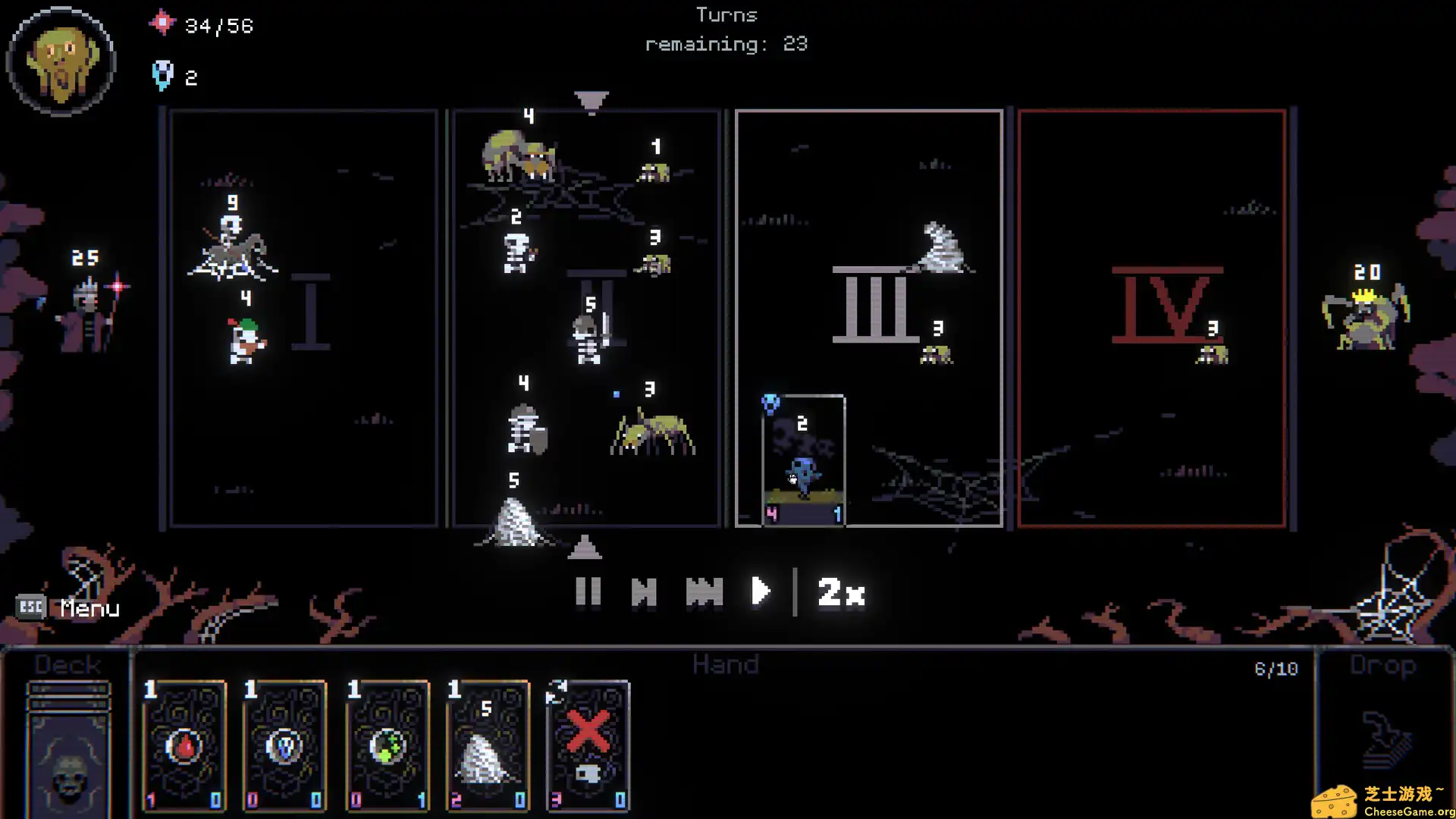Screen dimensions: 1456x819
Task: Click the down arrow above lane II
Action: point(590,99)
